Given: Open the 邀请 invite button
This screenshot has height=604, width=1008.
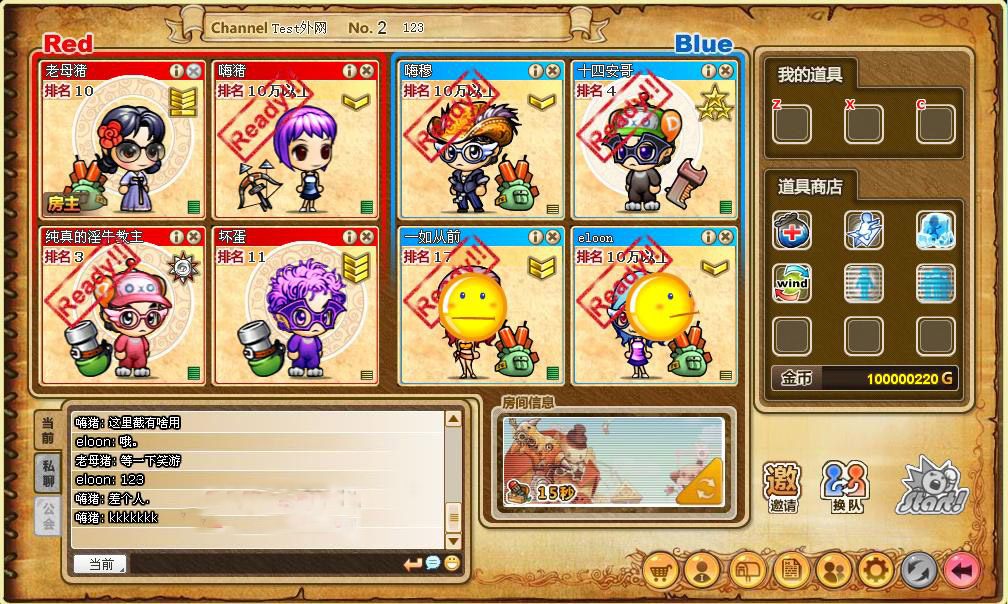Looking at the screenshot, I should tap(783, 487).
